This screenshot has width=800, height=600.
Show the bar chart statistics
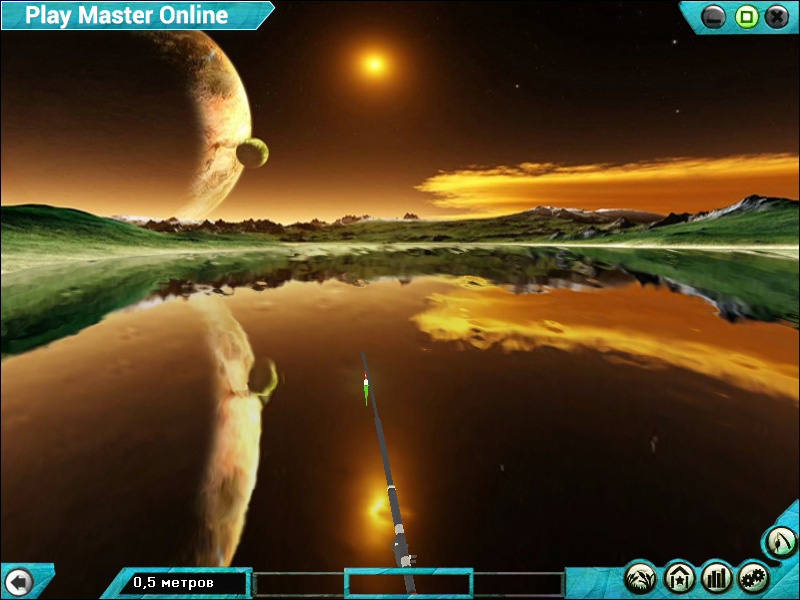click(x=716, y=577)
